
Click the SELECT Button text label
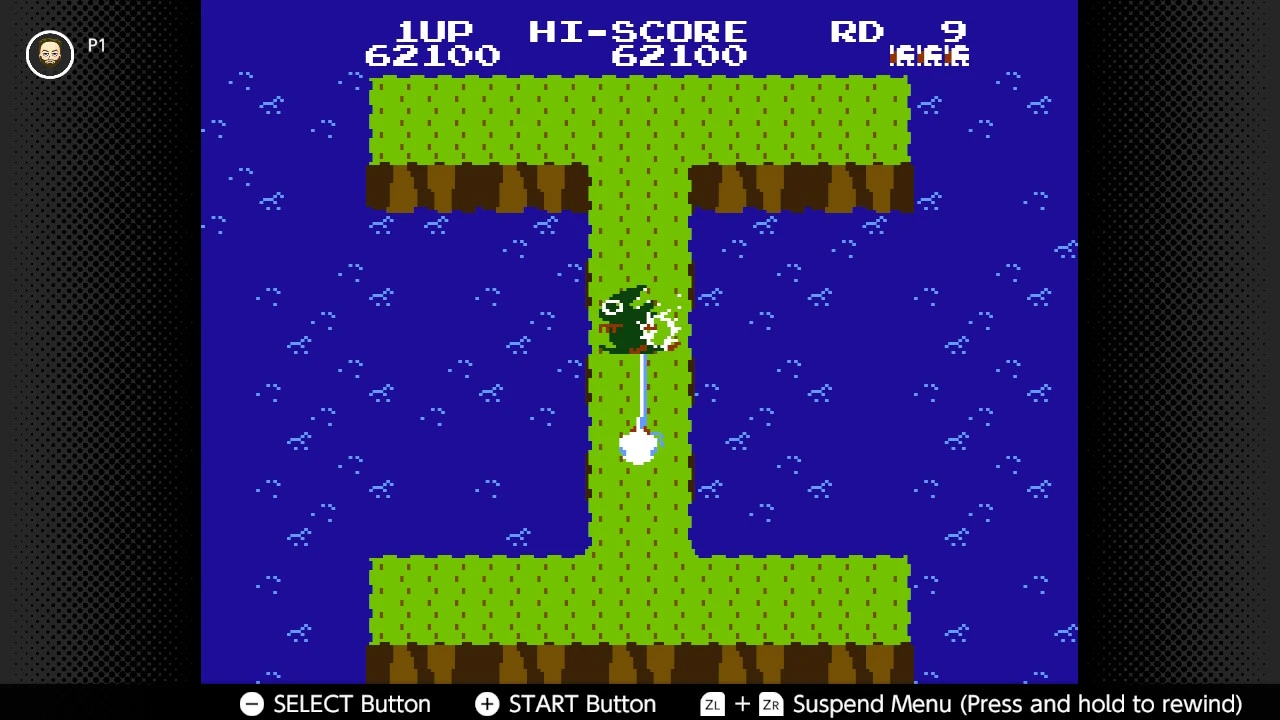pyautogui.click(x=351, y=705)
